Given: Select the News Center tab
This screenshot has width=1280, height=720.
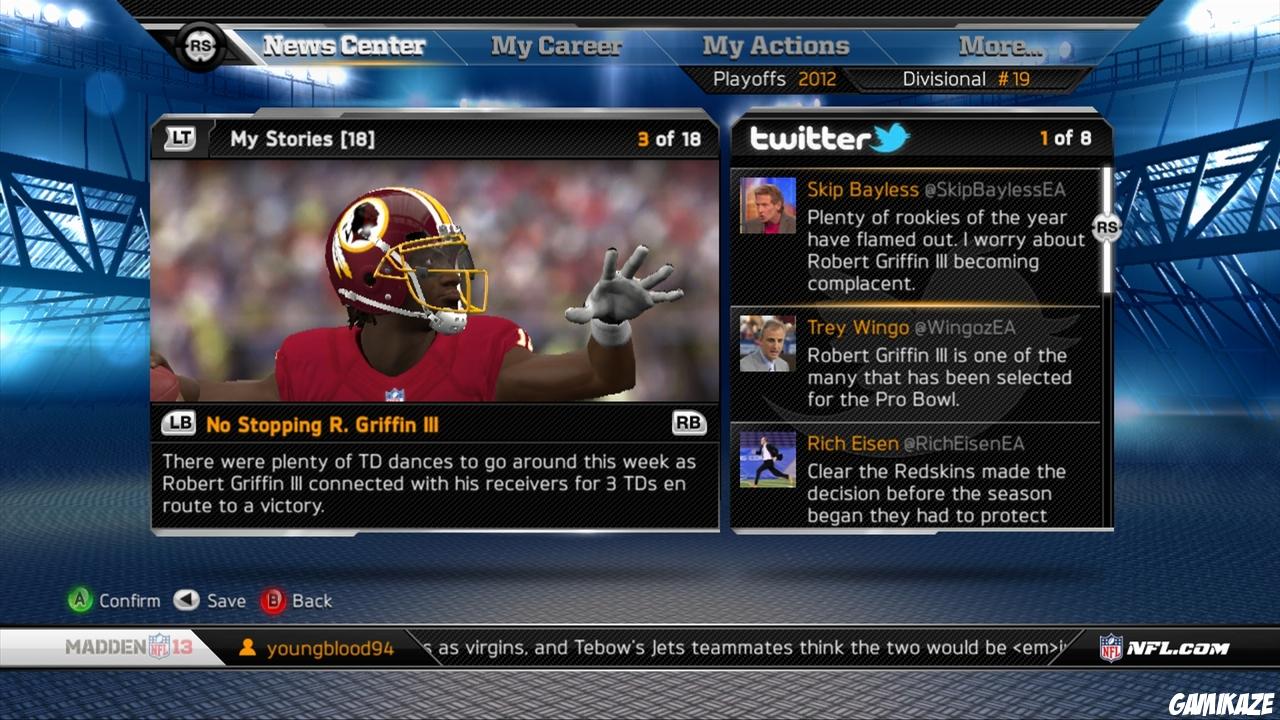Looking at the screenshot, I should tap(342, 44).
